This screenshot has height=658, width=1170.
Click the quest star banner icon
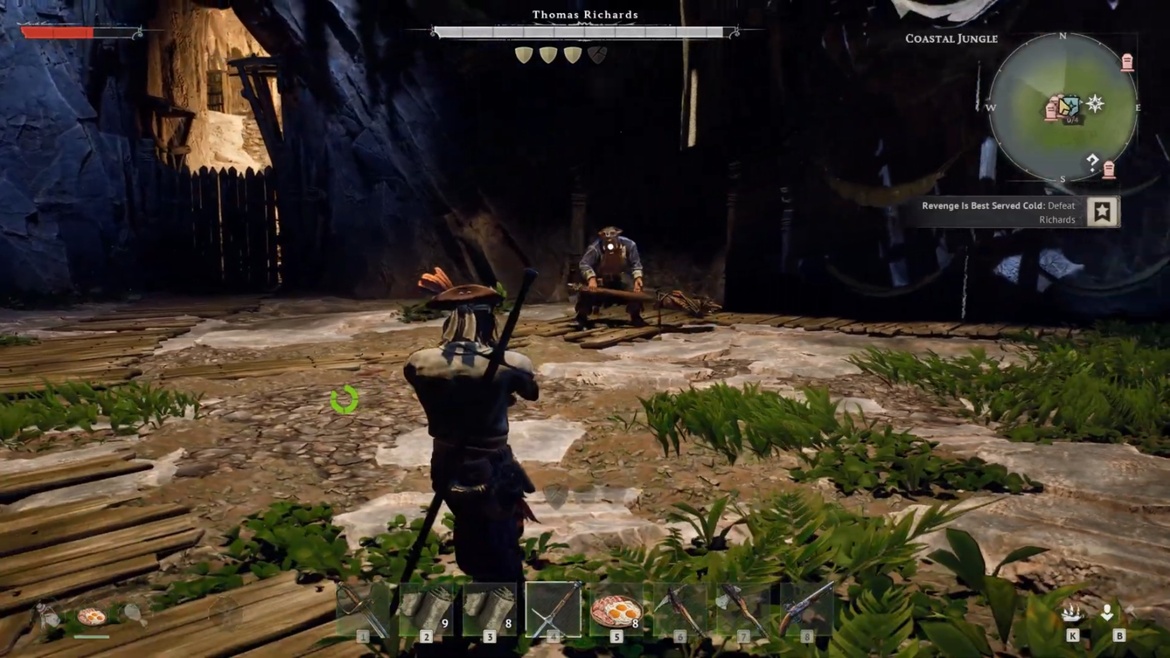[1102, 211]
